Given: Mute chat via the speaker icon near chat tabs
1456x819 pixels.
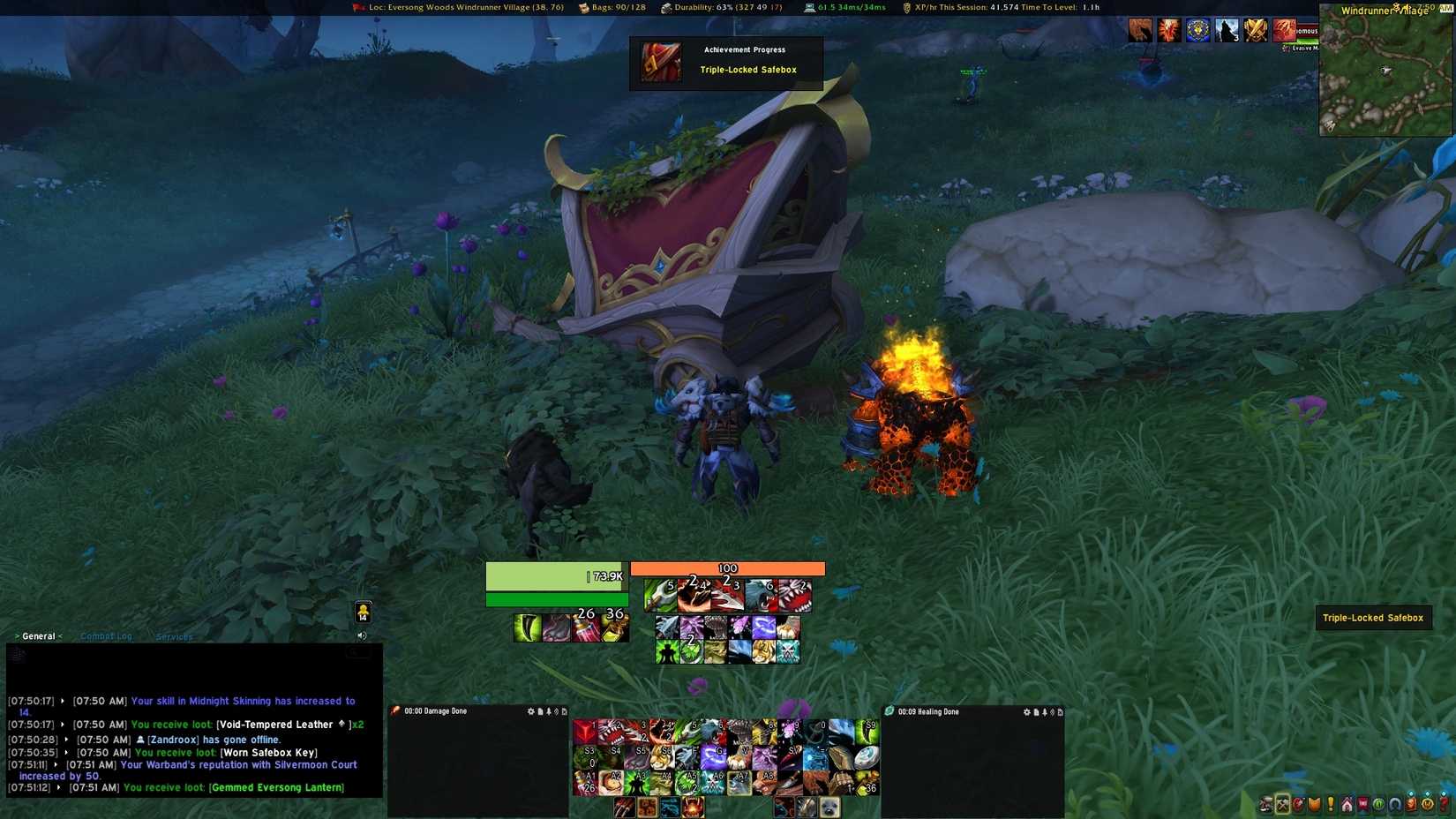Looking at the screenshot, I should (362, 635).
